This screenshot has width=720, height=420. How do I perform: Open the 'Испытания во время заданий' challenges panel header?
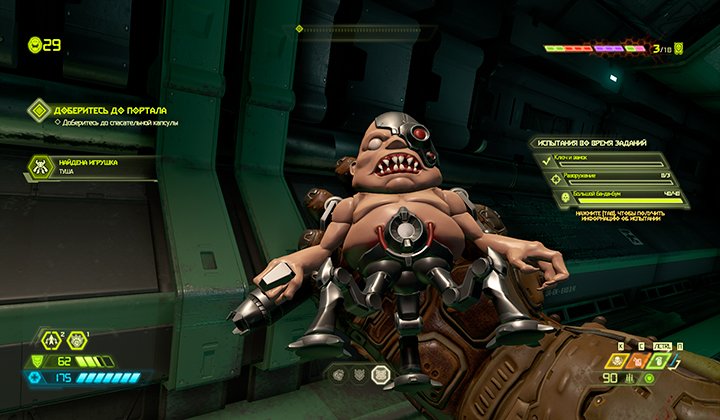click(600, 143)
